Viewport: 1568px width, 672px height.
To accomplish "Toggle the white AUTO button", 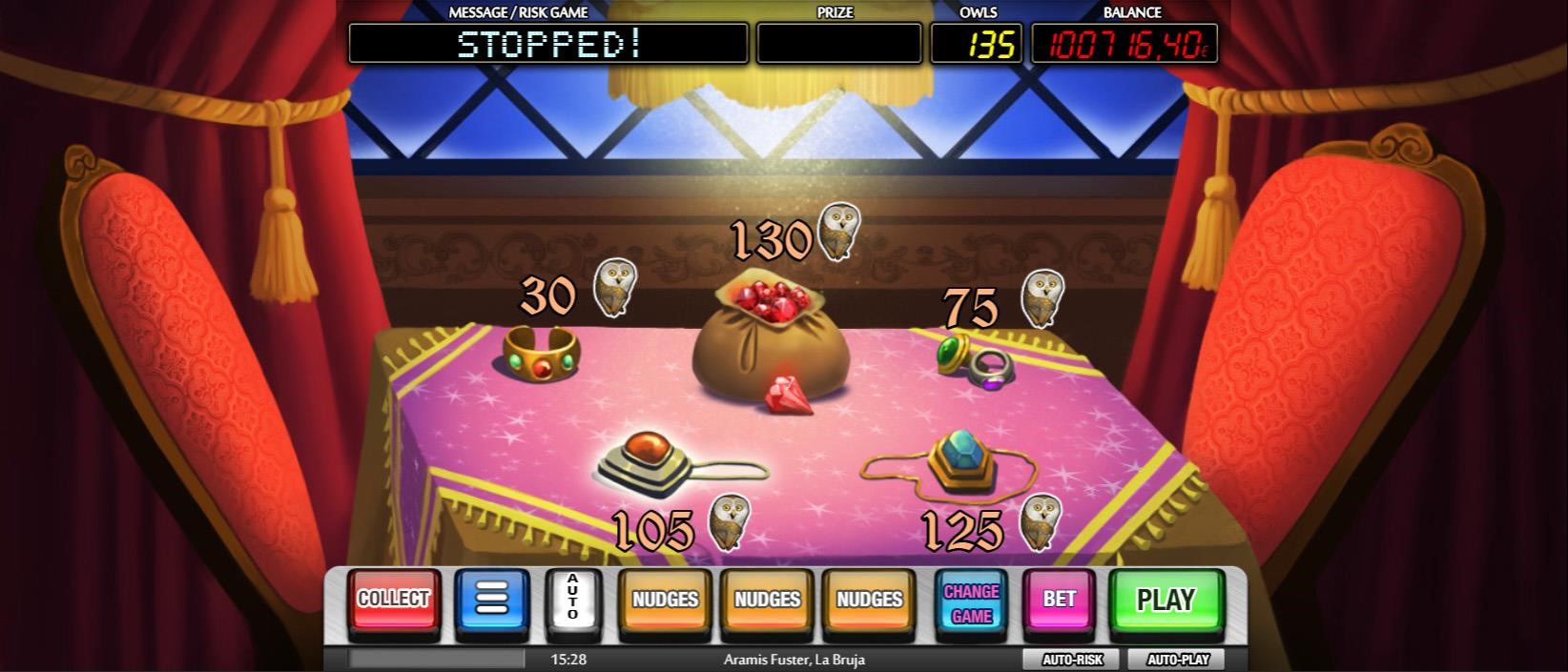I will coord(573,600).
